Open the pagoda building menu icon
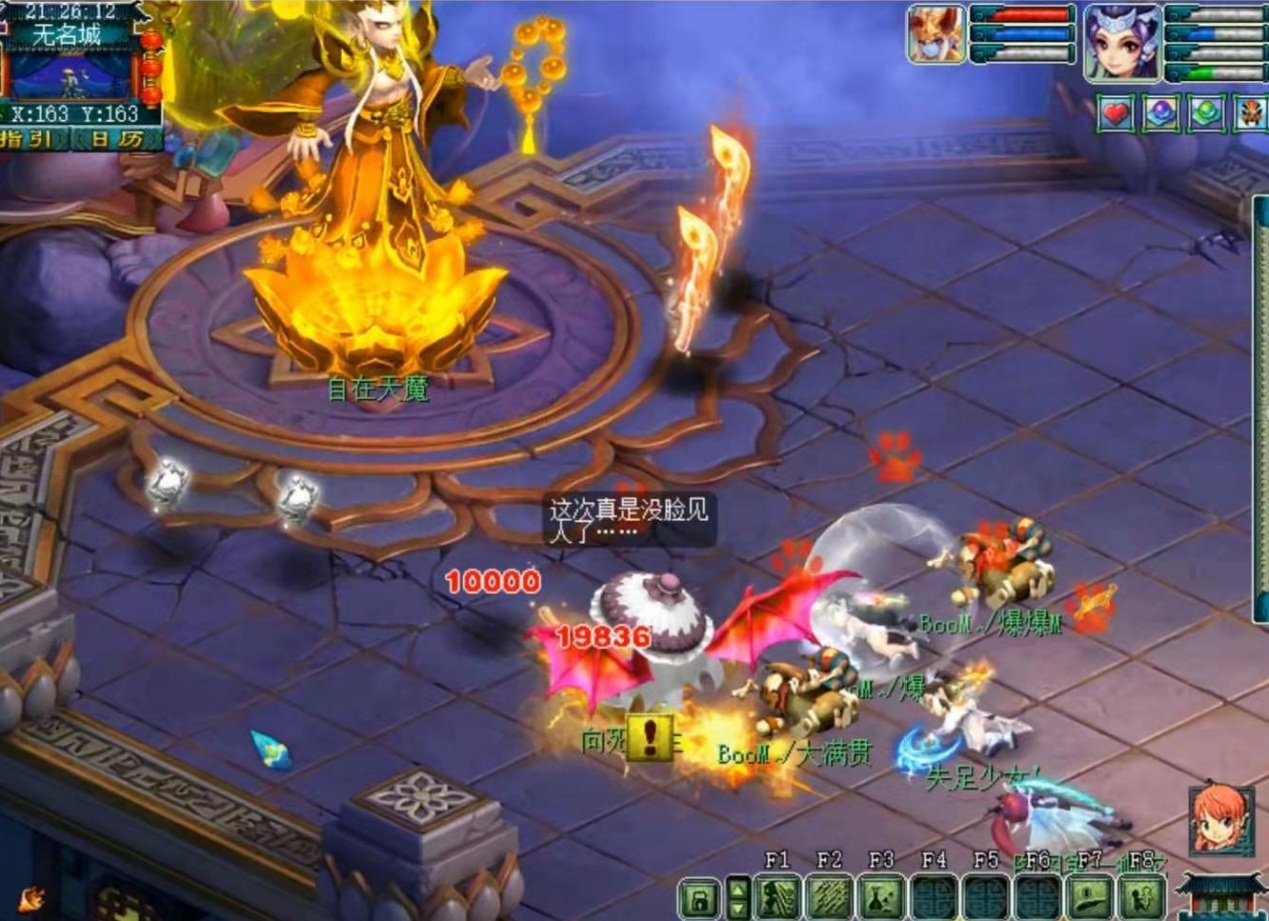This screenshot has width=1269, height=921. click(1221, 895)
